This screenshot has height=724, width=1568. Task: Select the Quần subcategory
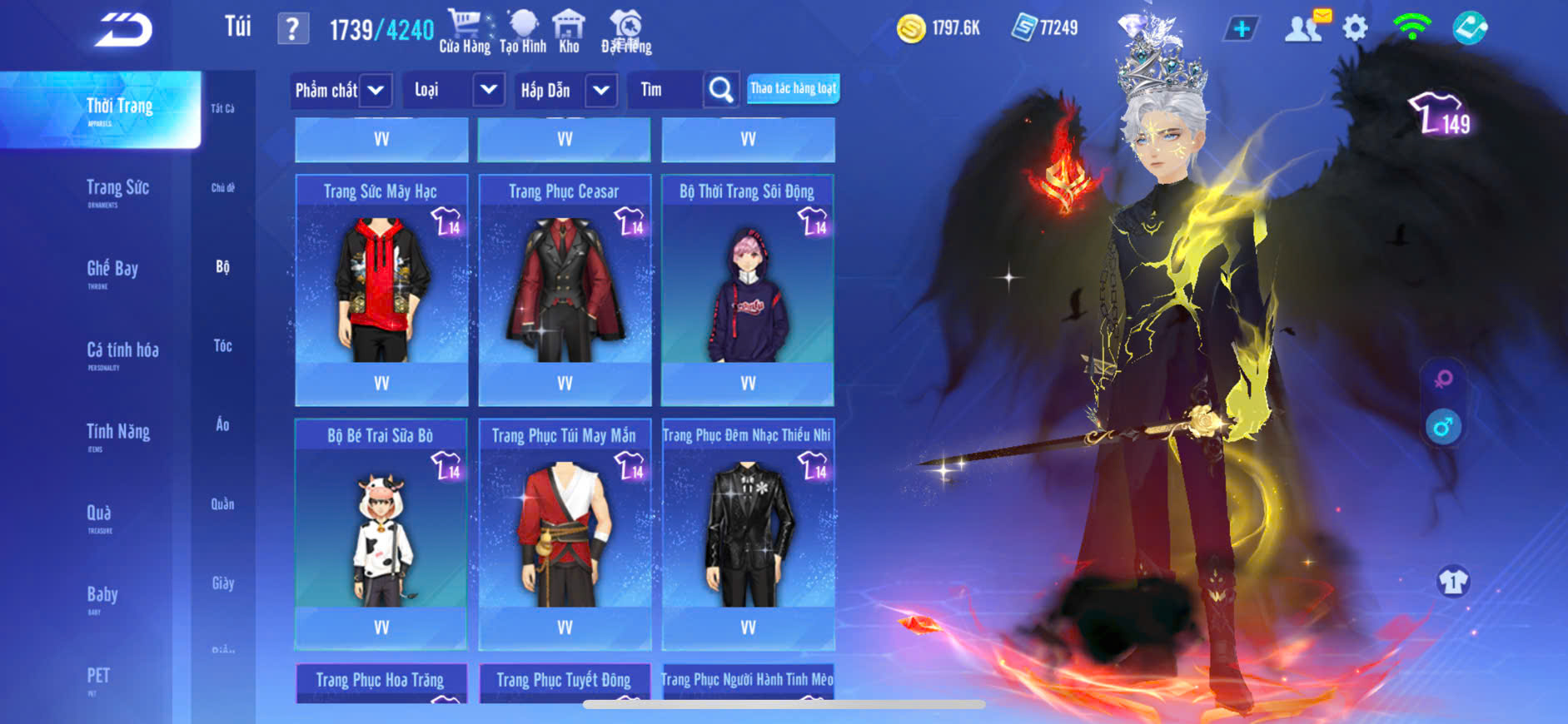coord(222,504)
